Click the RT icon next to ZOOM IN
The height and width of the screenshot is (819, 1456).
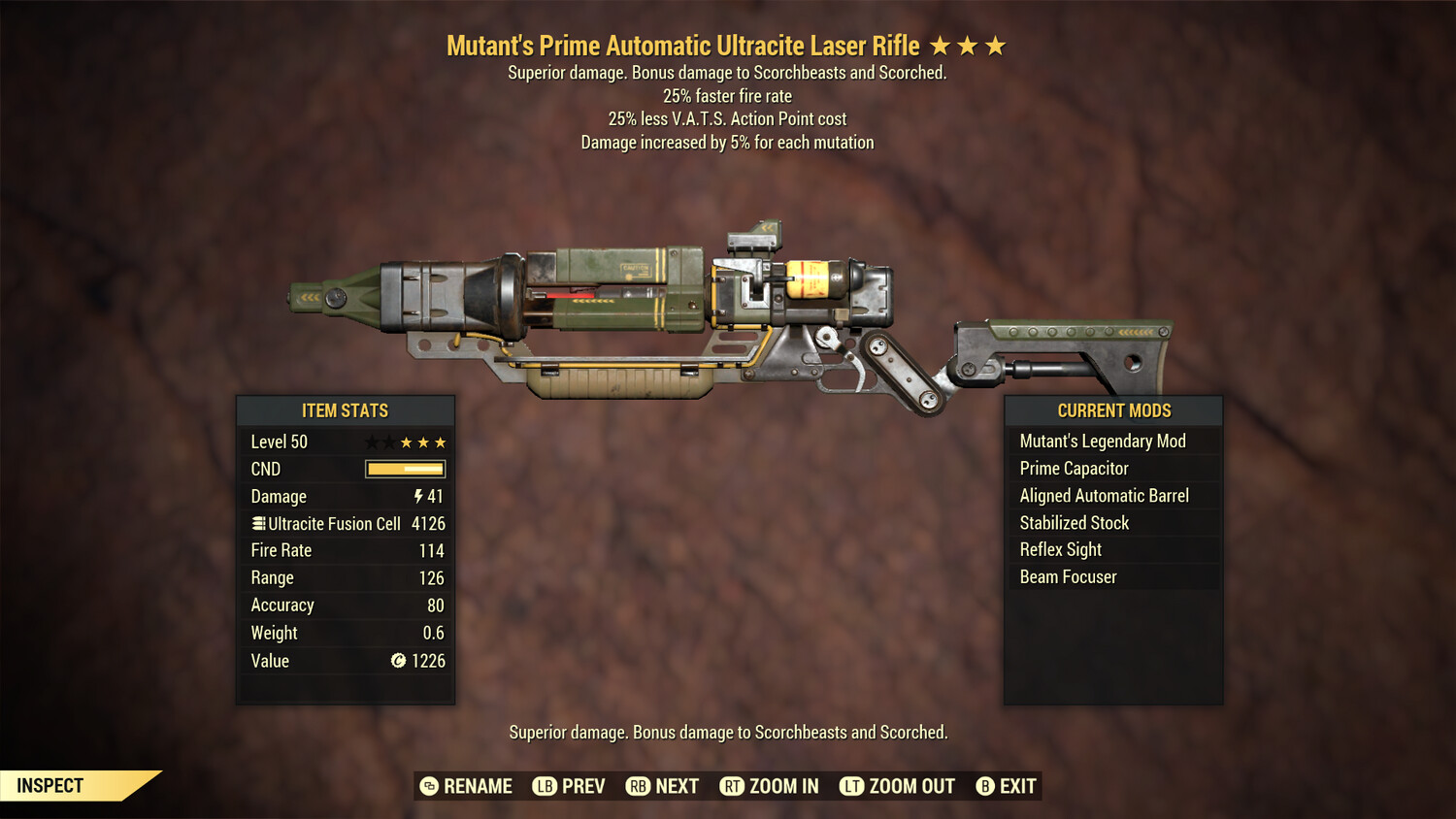pos(734,786)
